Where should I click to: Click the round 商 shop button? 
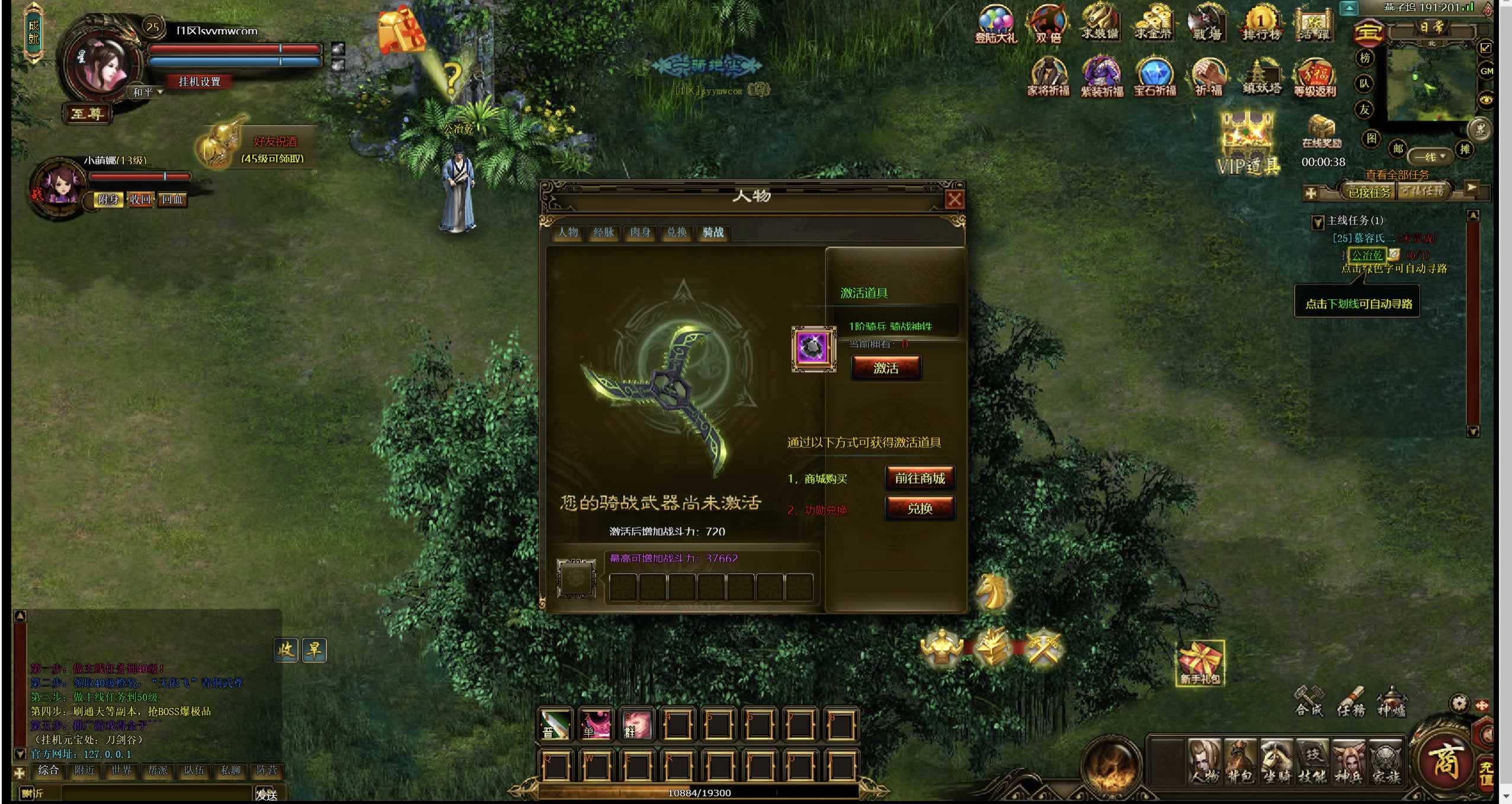pyautogui.click(x=1444, y=760)
